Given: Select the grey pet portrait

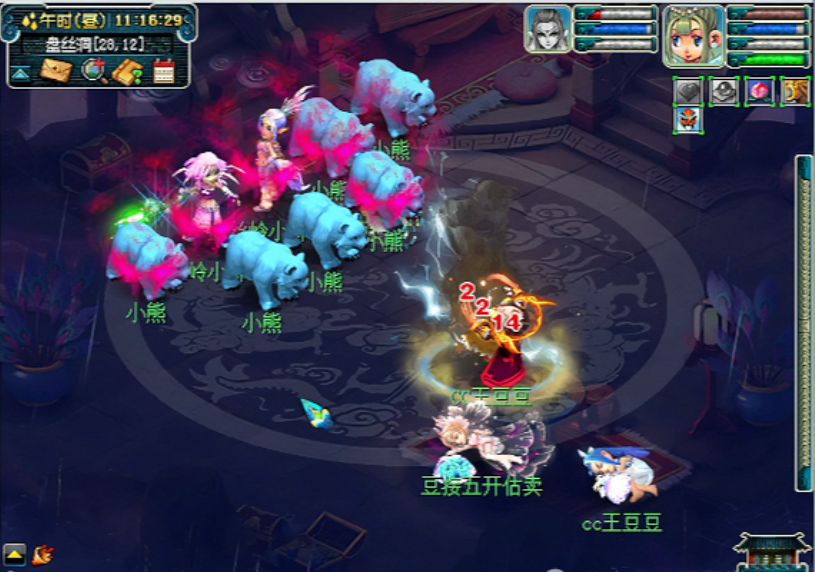Looking at the screenshot, I should 548,29.
